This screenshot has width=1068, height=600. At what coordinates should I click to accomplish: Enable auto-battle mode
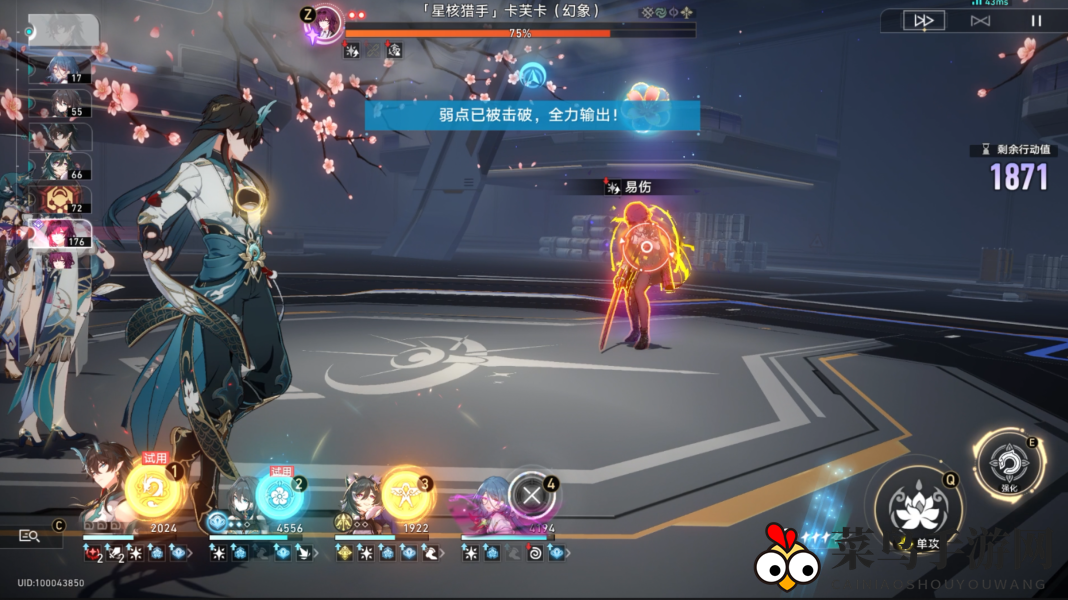pos(980,21)
